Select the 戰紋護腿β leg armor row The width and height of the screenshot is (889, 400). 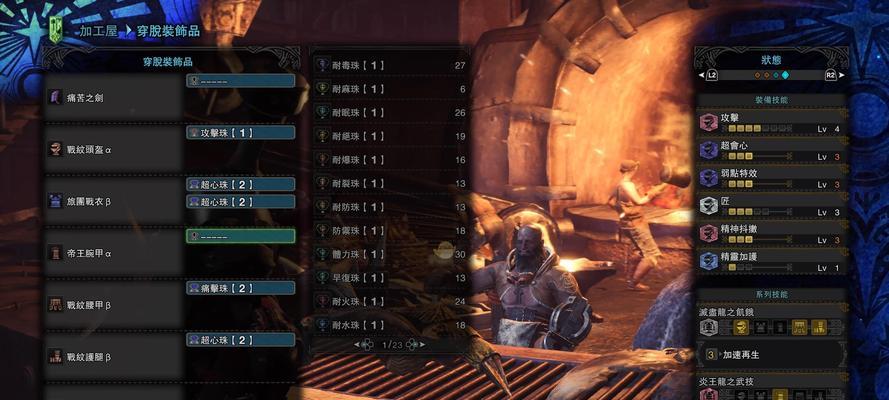(x=110, y=355)
